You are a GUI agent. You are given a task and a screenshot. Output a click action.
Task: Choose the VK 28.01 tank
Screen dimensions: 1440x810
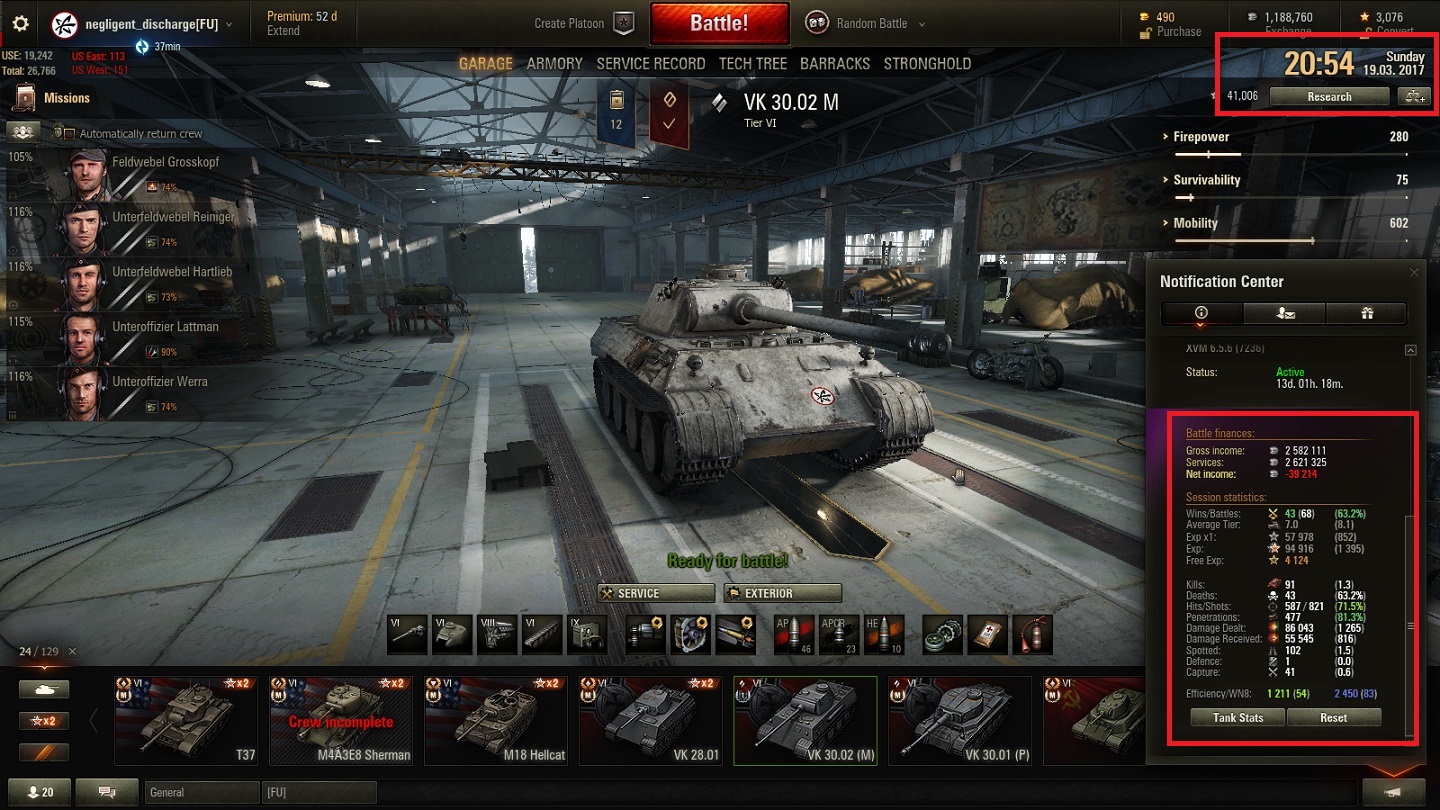[x=649, y=720]
